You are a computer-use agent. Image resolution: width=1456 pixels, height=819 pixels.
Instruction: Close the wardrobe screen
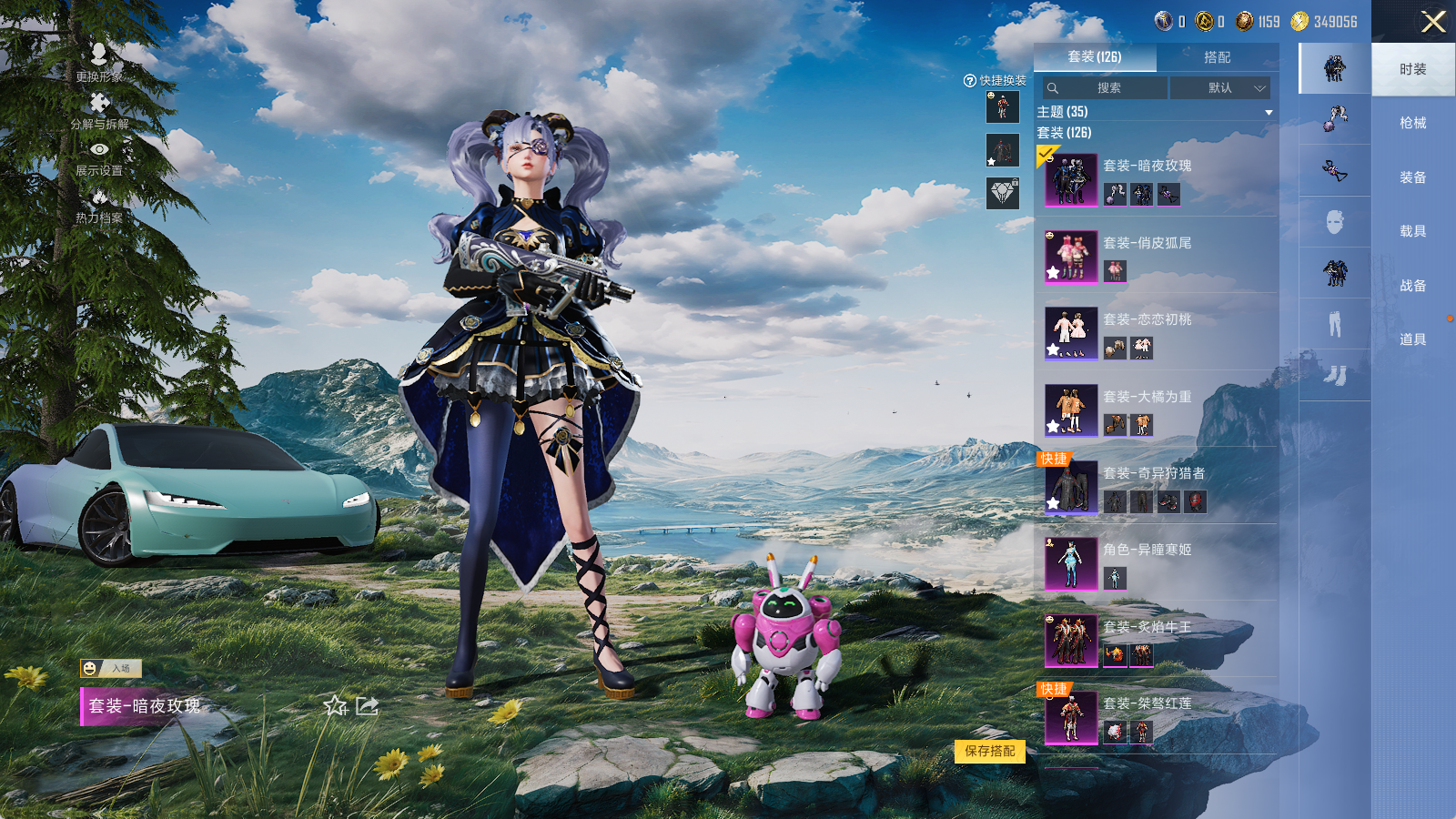coord(1433,22)
